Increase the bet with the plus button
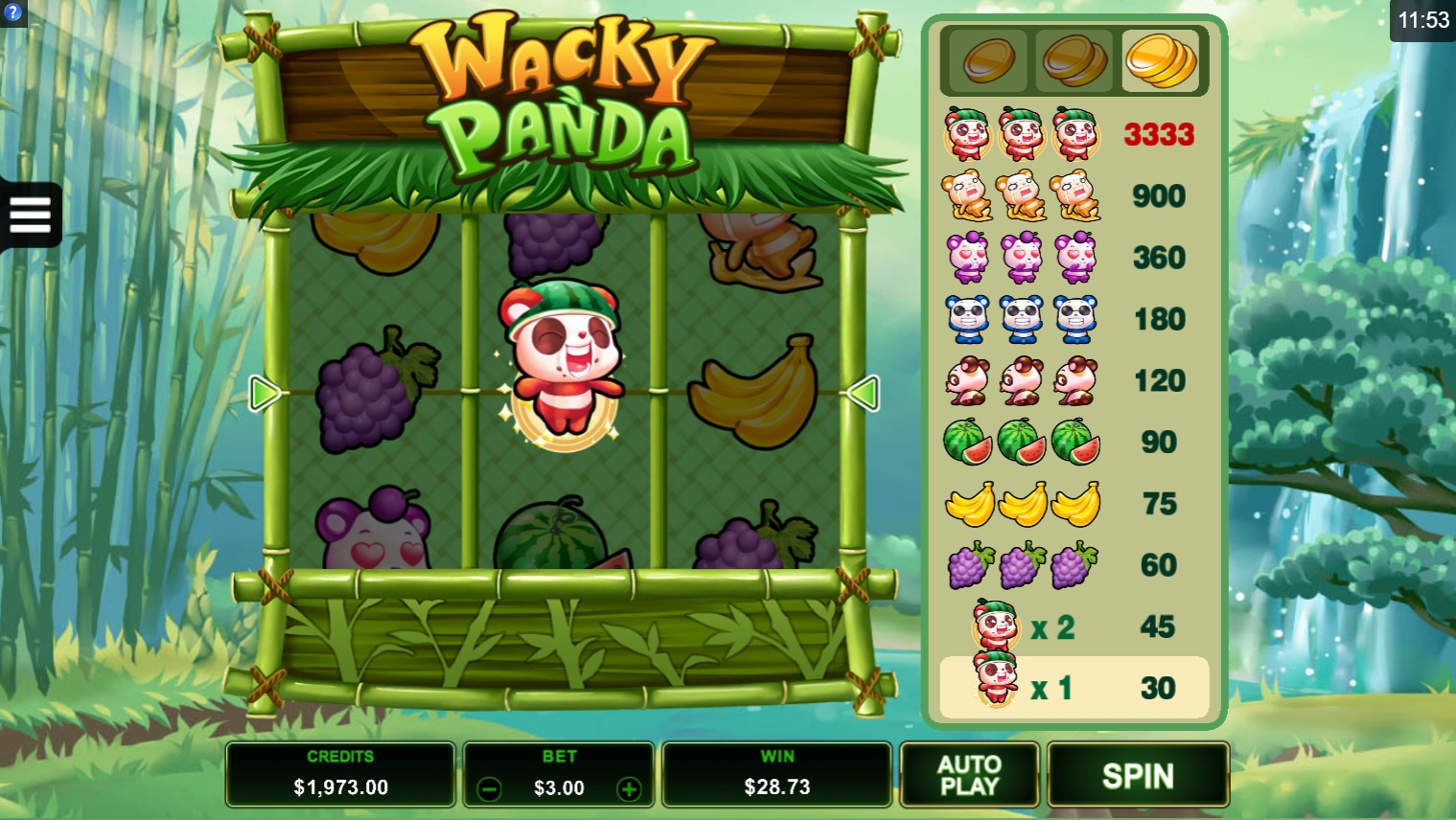 629,788
